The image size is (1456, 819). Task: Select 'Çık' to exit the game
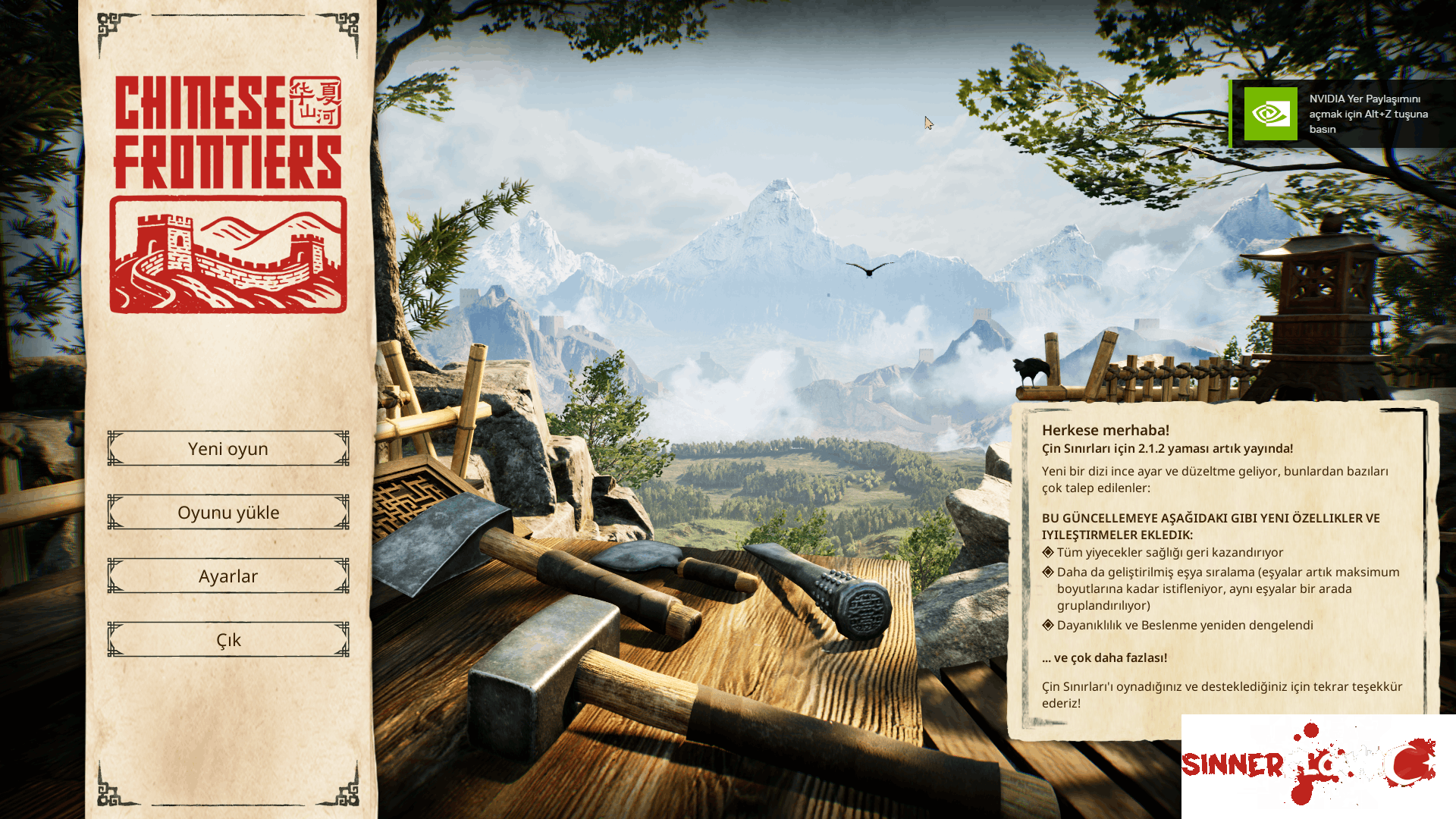pyautogui.click(x=227, y=639)
